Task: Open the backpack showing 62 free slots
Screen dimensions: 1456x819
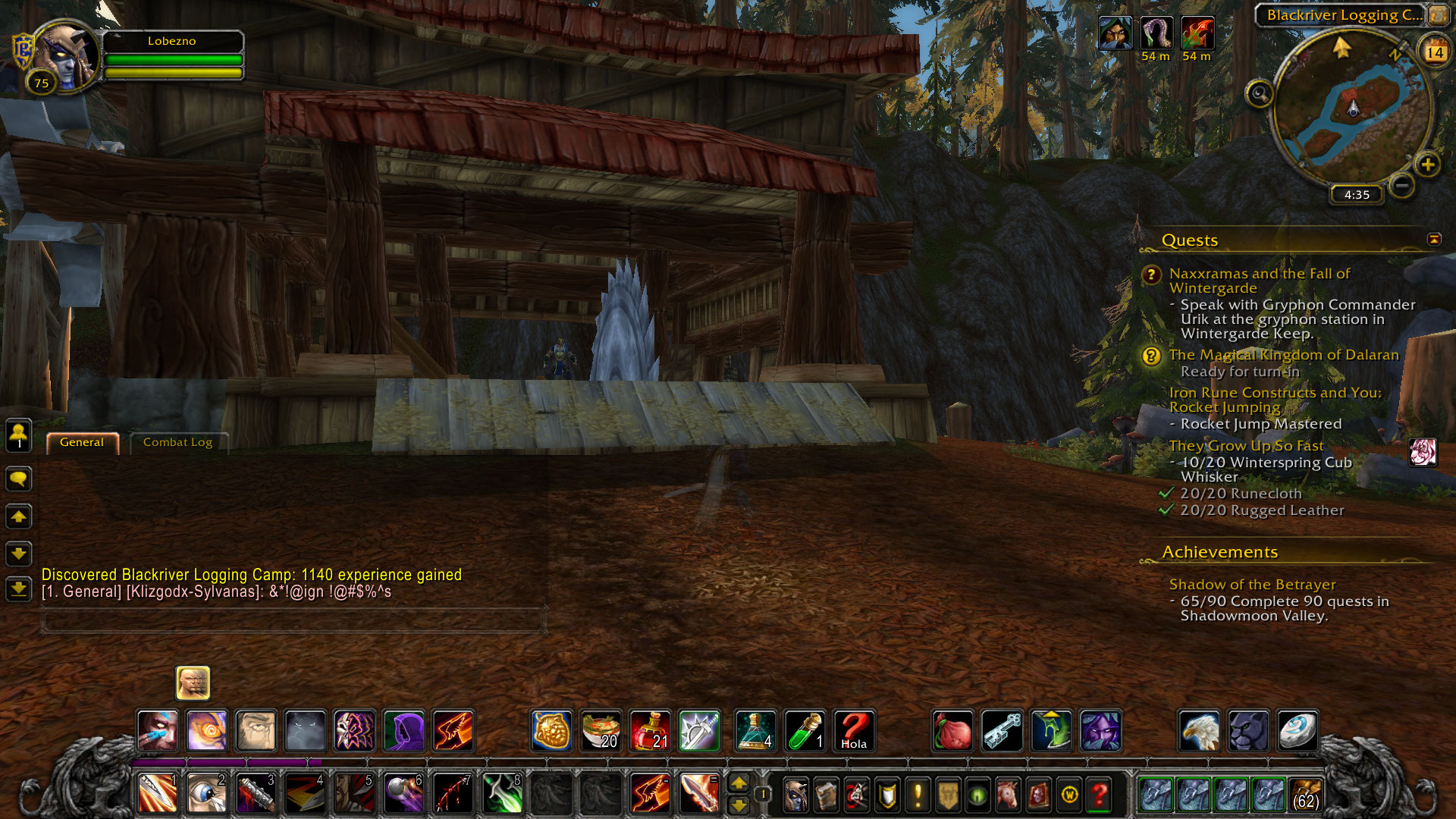Action: [1305, 795]
